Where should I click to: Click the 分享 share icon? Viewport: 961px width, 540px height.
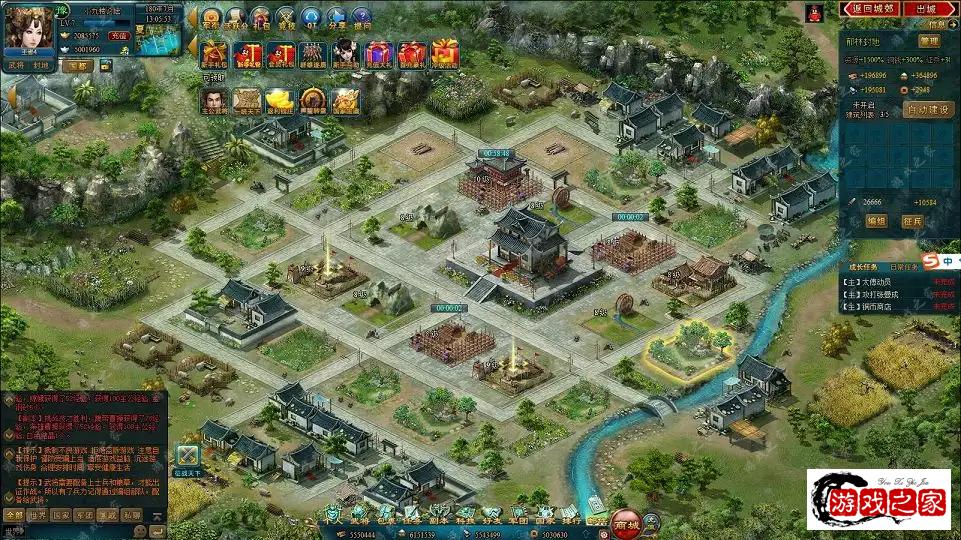(336, 19)
